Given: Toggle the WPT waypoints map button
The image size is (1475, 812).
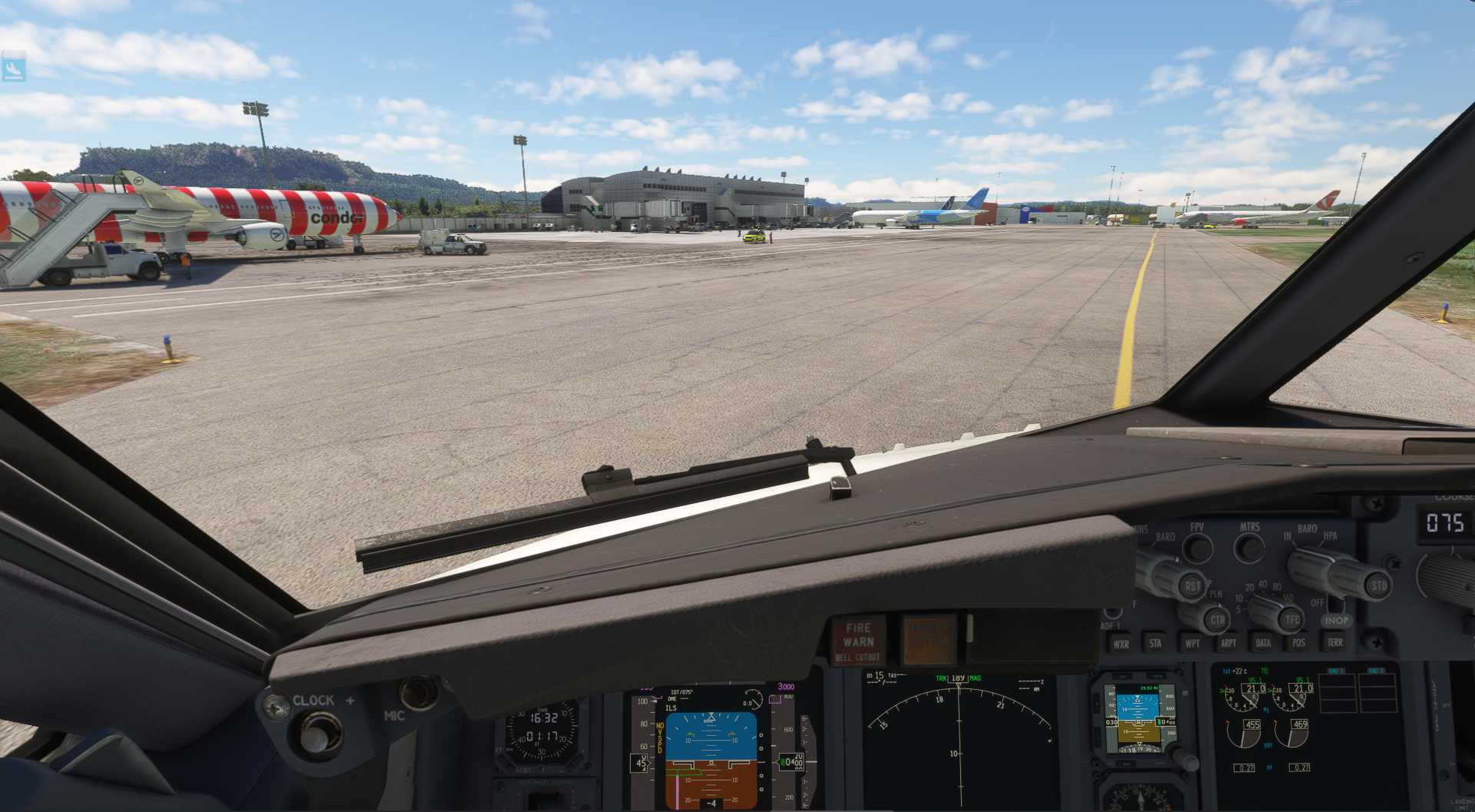Looking at the screenshot, I should (x=1192, y=644).
